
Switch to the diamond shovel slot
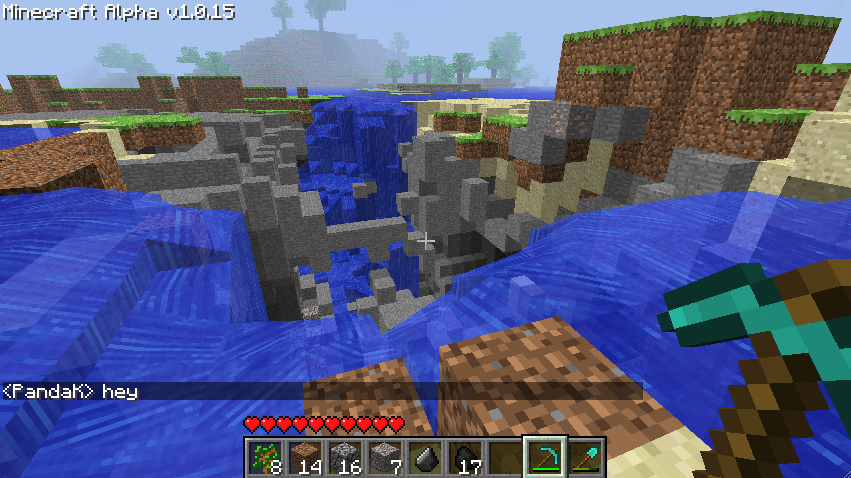[x=585, y=457]
